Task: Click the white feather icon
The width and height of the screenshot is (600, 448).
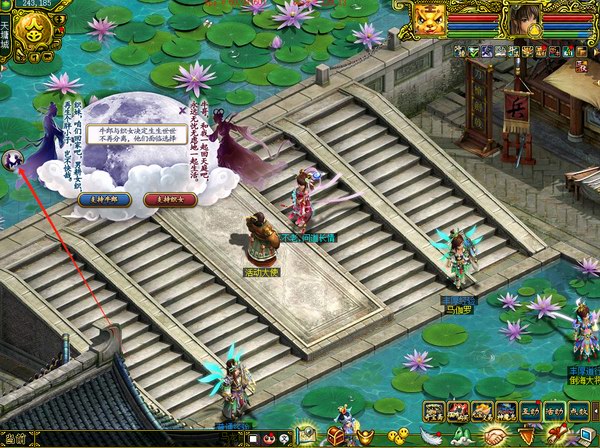Action: (431, 436)
